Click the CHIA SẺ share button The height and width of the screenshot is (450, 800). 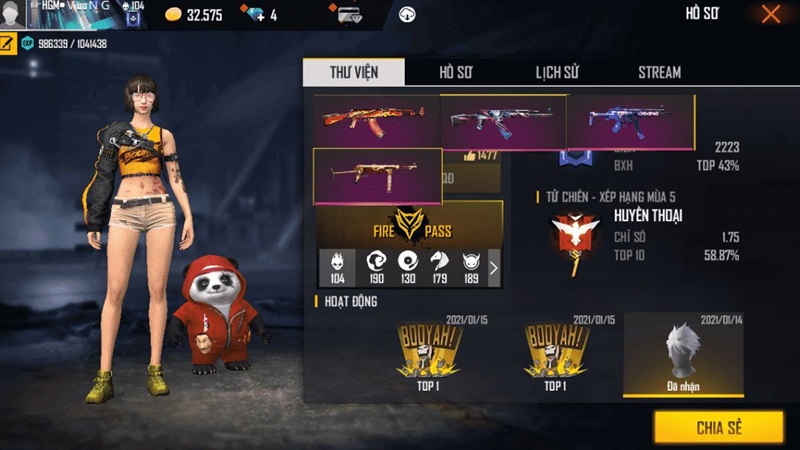tap(718, 427)
